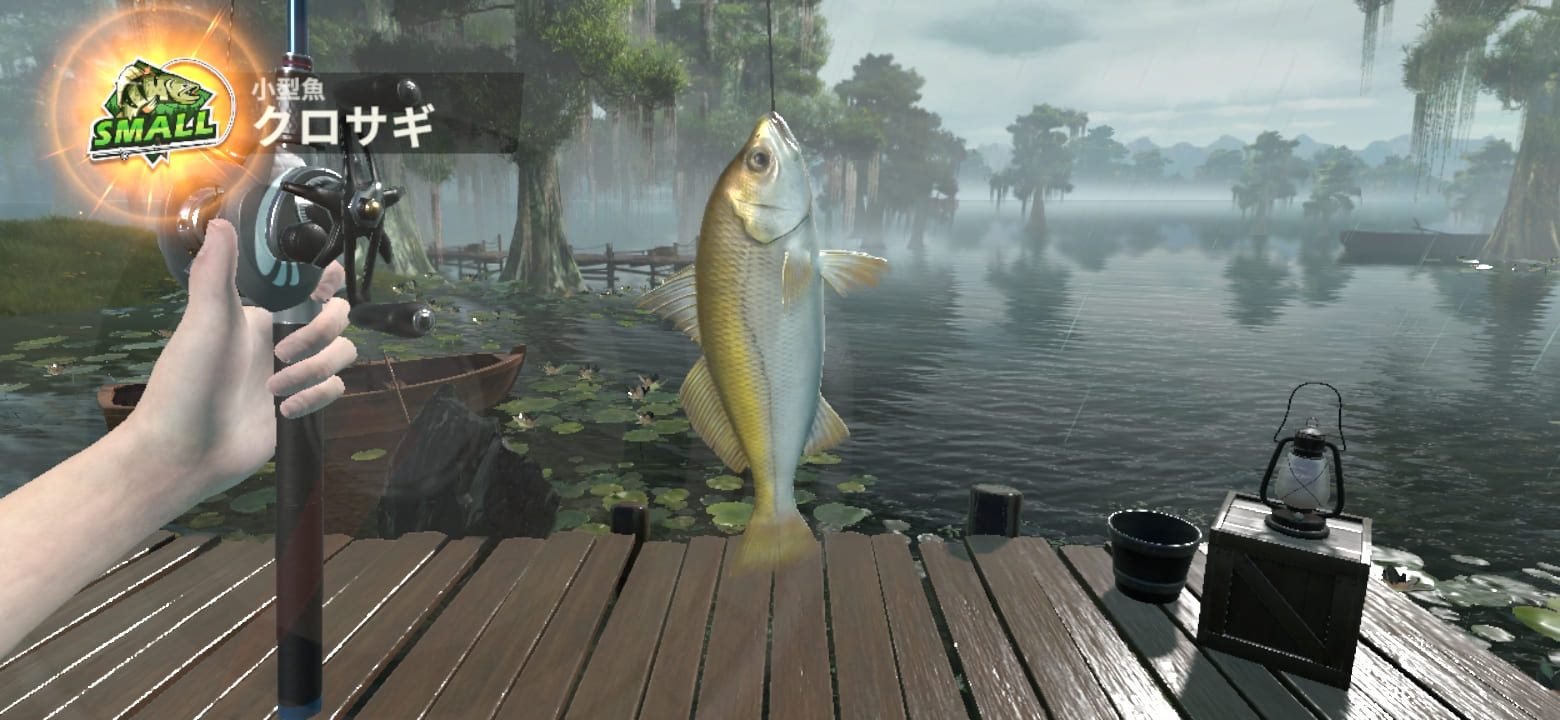The image size is (1560, 720).
Task: Click the SMALL fish size badge
Action: 155,111
